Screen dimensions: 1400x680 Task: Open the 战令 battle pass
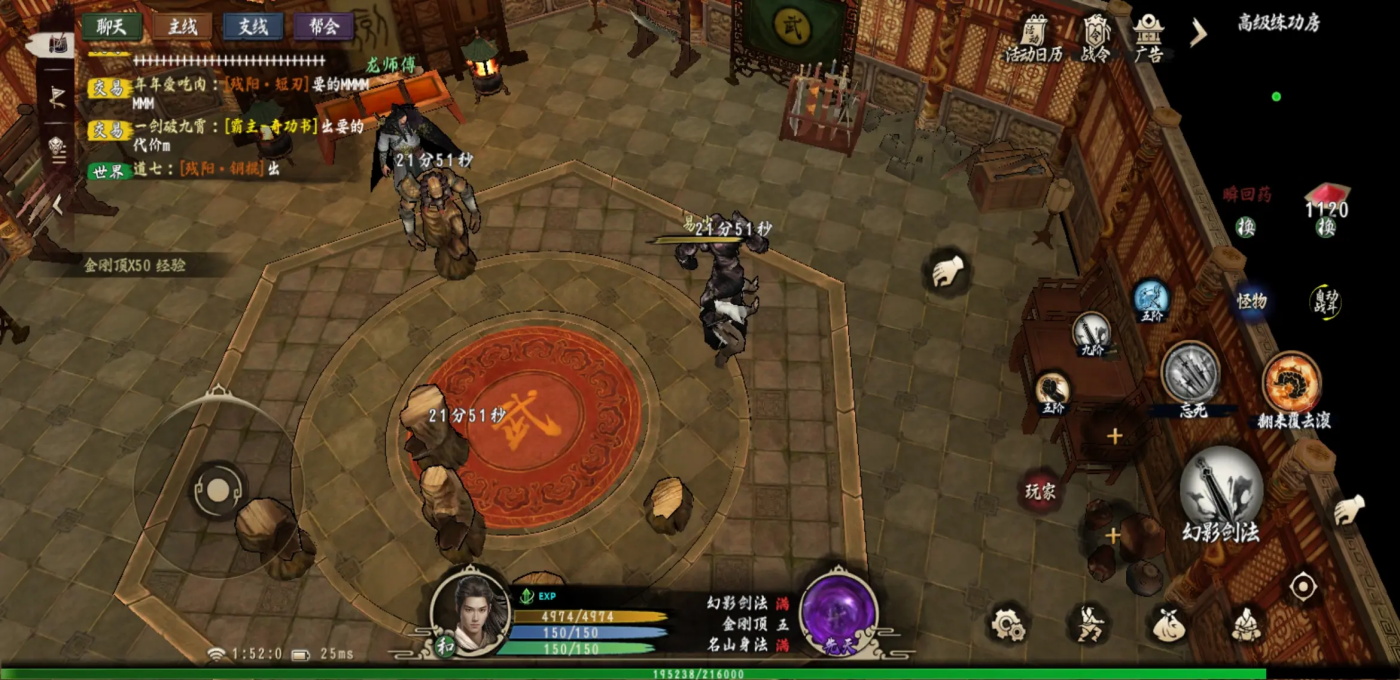[x=1096, y=40]
